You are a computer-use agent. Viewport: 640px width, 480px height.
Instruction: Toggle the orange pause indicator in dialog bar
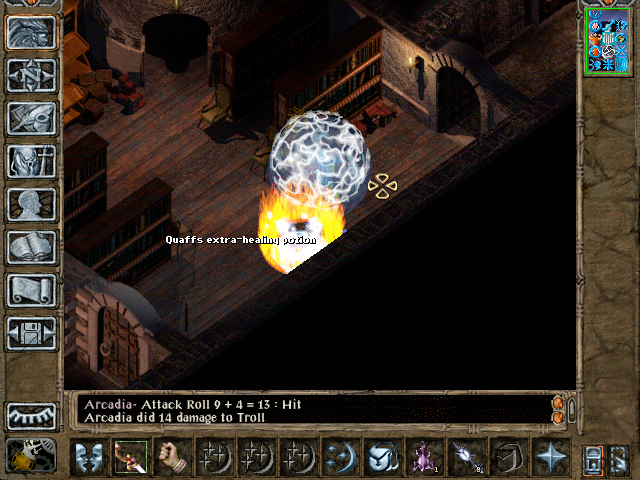[558, 403]
